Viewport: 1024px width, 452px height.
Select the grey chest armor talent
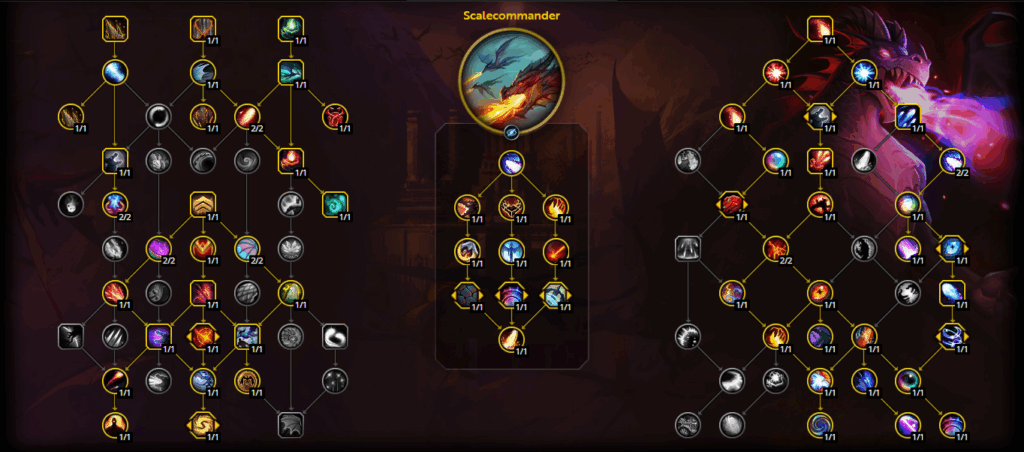coord(687,248)
